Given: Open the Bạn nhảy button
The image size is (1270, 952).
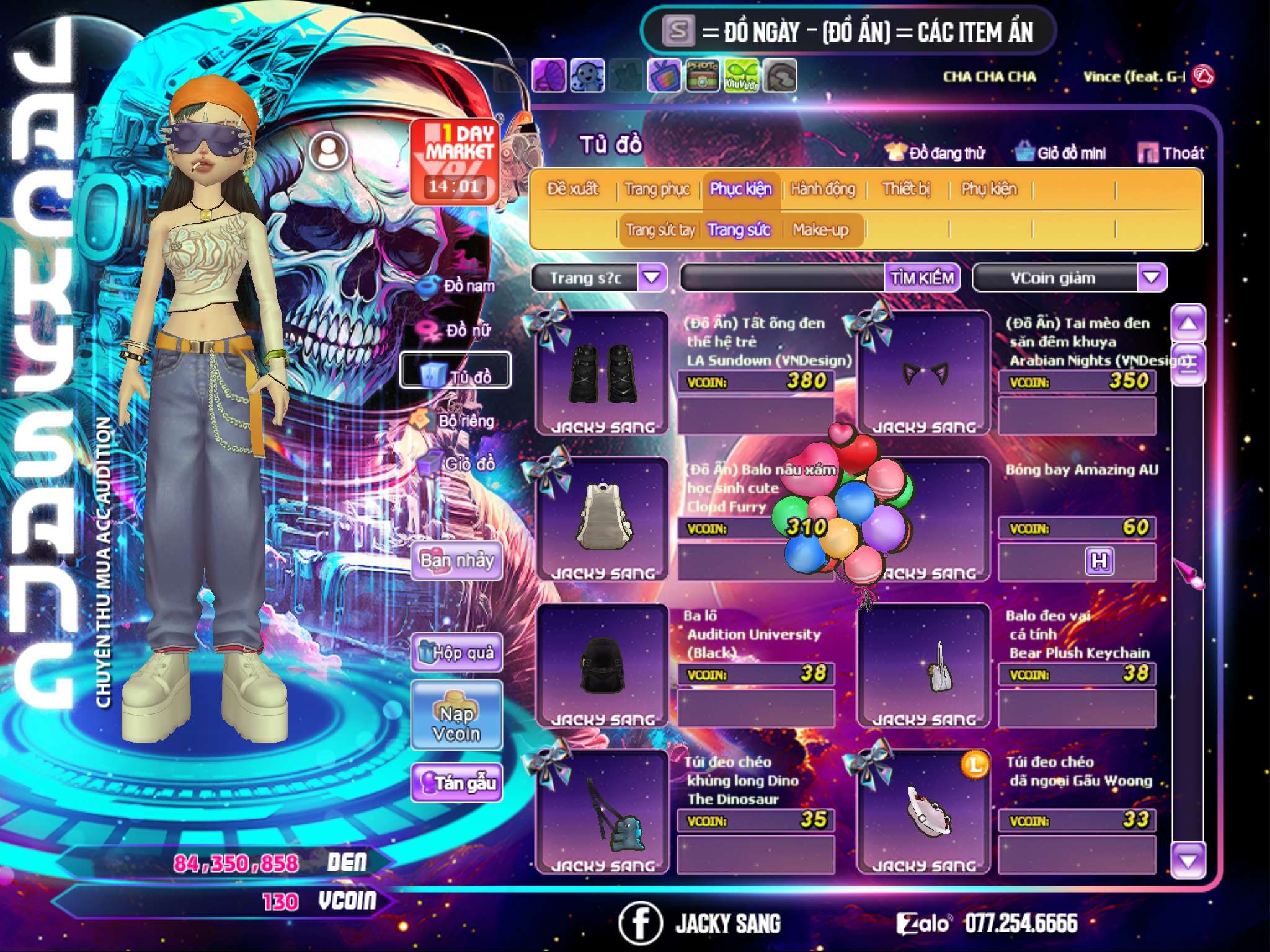Looking at the screenshot, I should [x=456, y=561].
